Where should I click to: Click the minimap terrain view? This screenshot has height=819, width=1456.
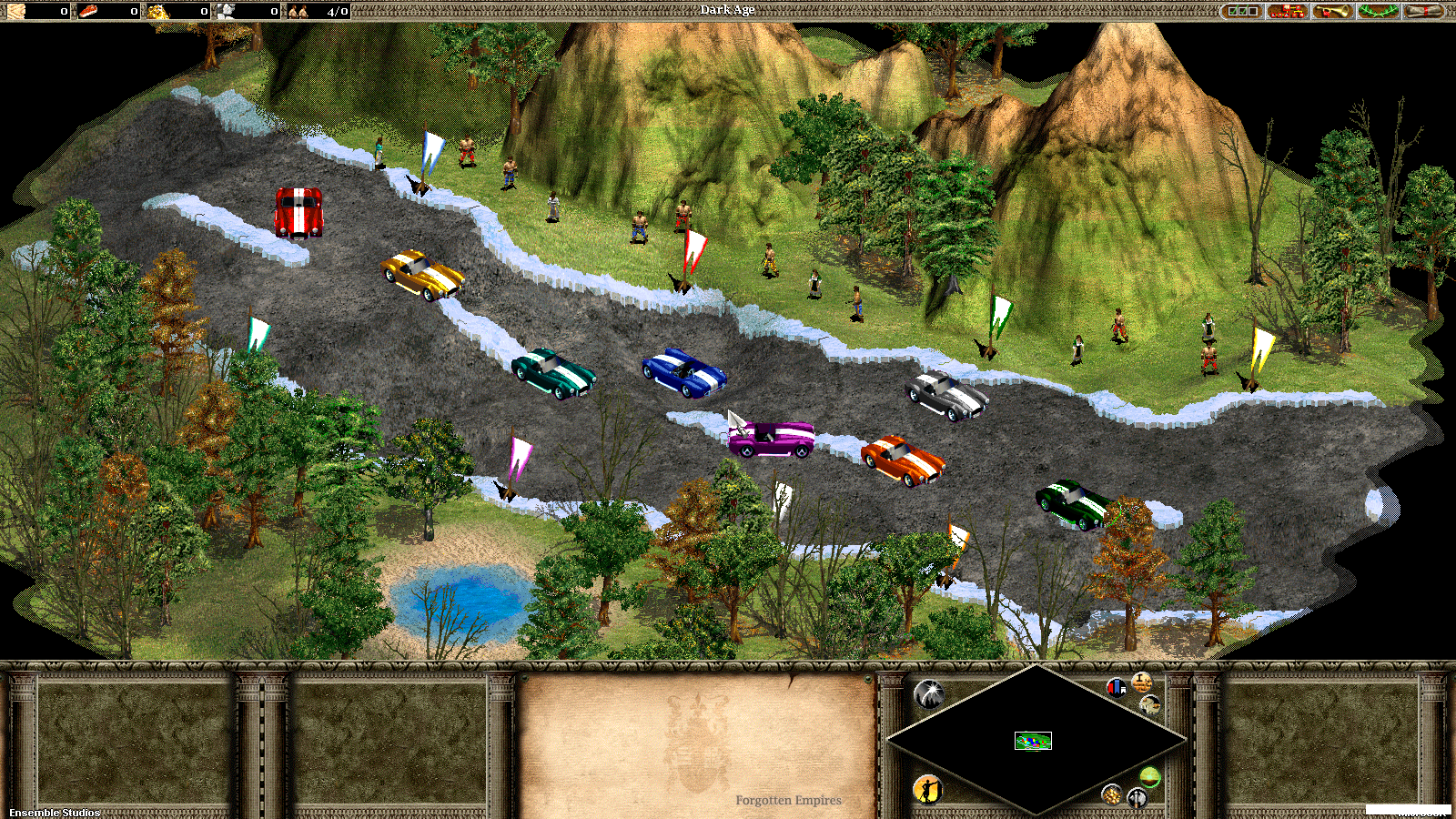[x=1033, y=741]
